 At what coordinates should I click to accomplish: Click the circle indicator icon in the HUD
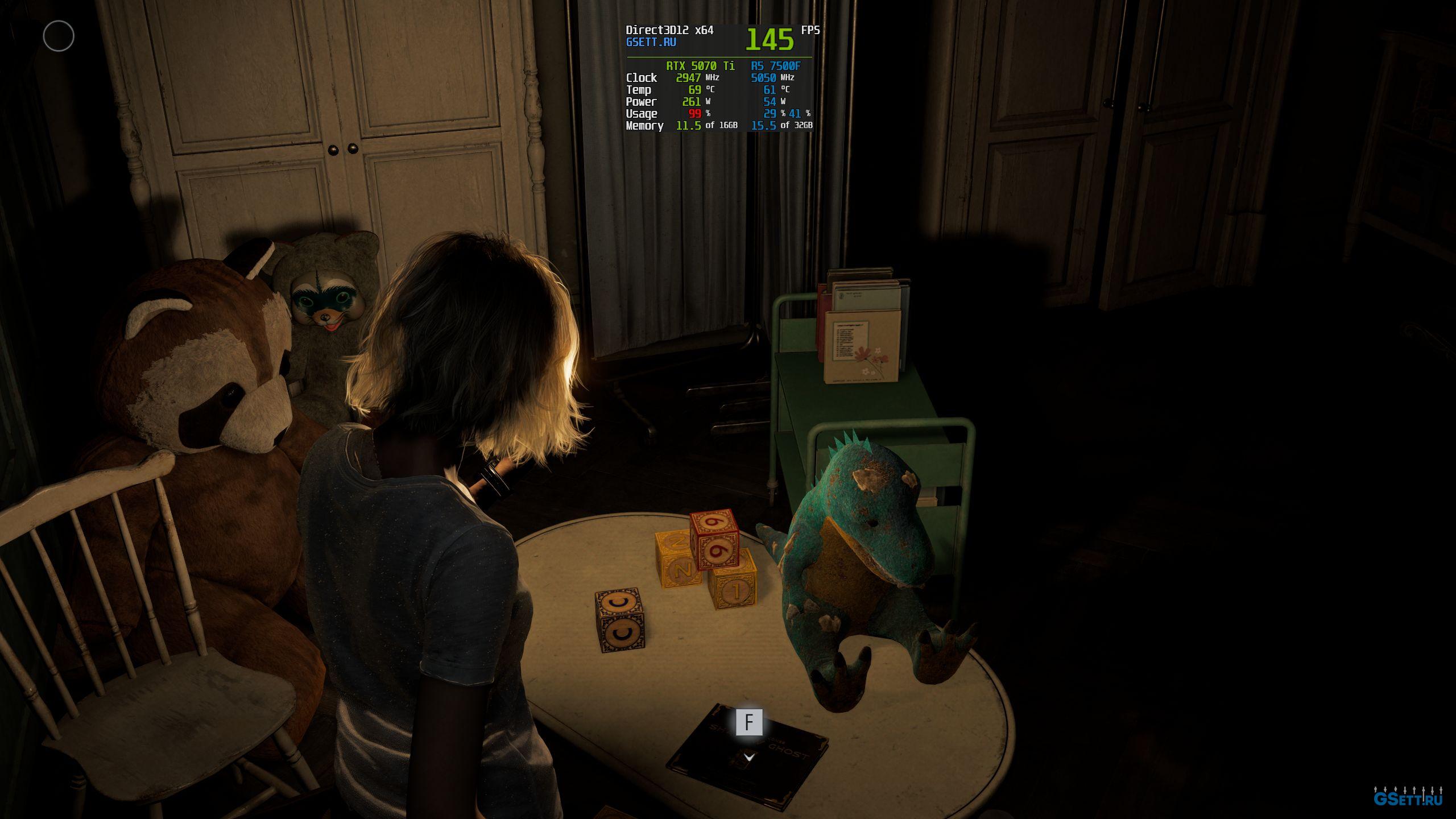59,36
